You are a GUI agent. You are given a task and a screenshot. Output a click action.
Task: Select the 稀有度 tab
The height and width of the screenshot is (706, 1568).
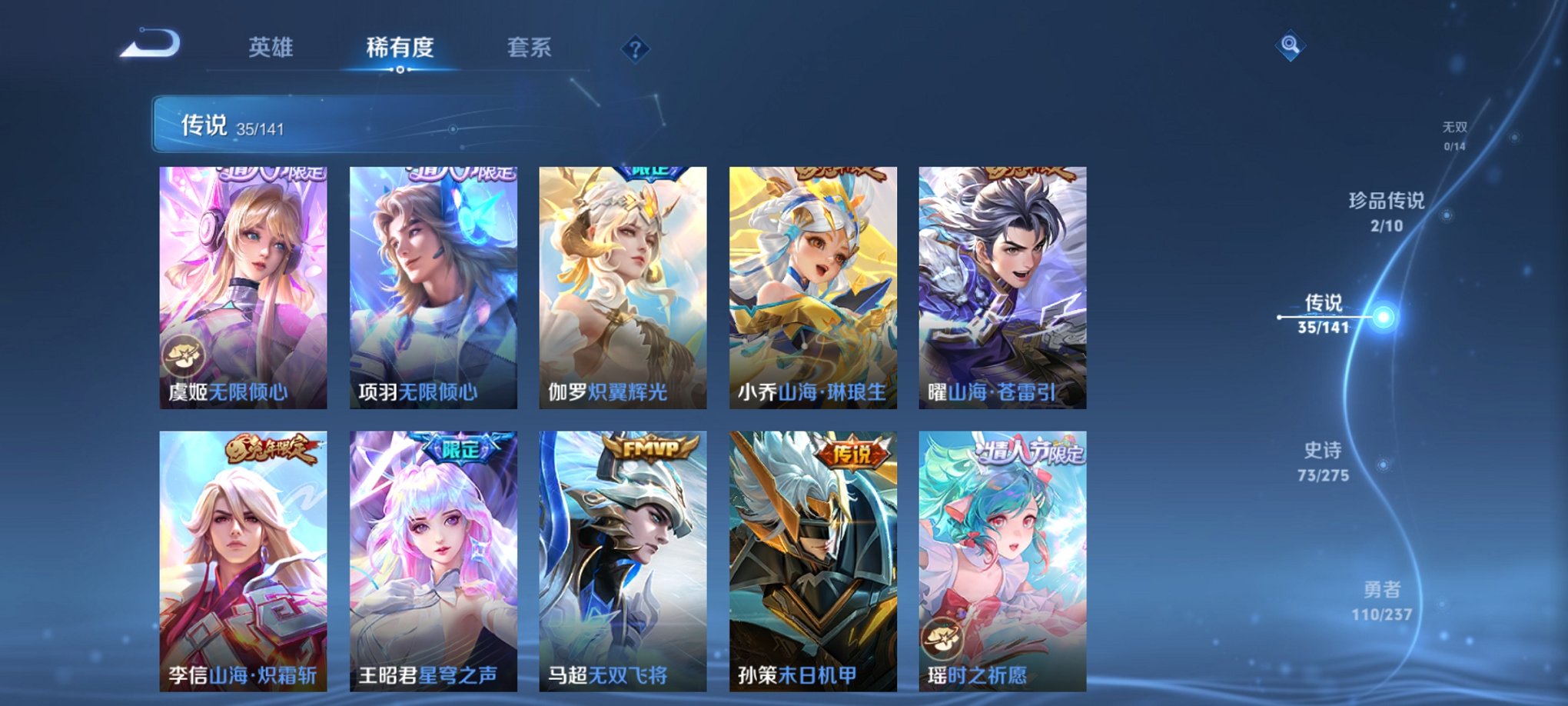[400, 48]
